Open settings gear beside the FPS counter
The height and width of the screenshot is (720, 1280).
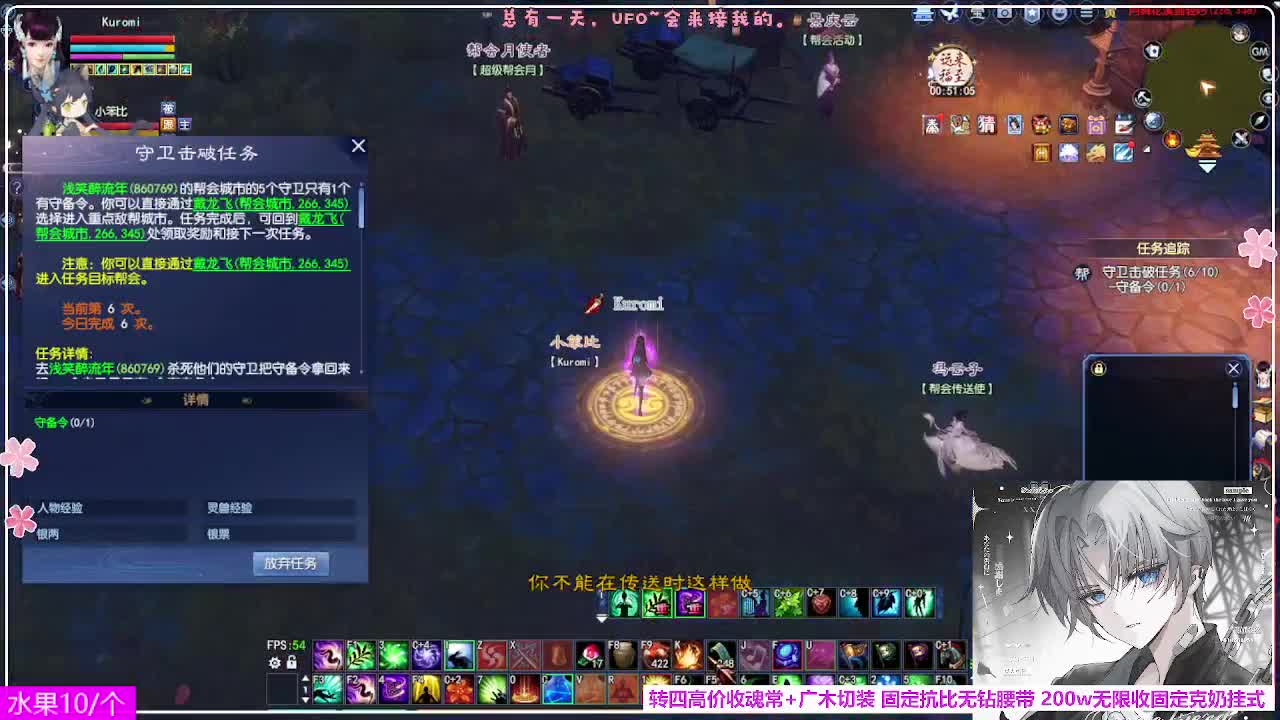tap(275, 662)
